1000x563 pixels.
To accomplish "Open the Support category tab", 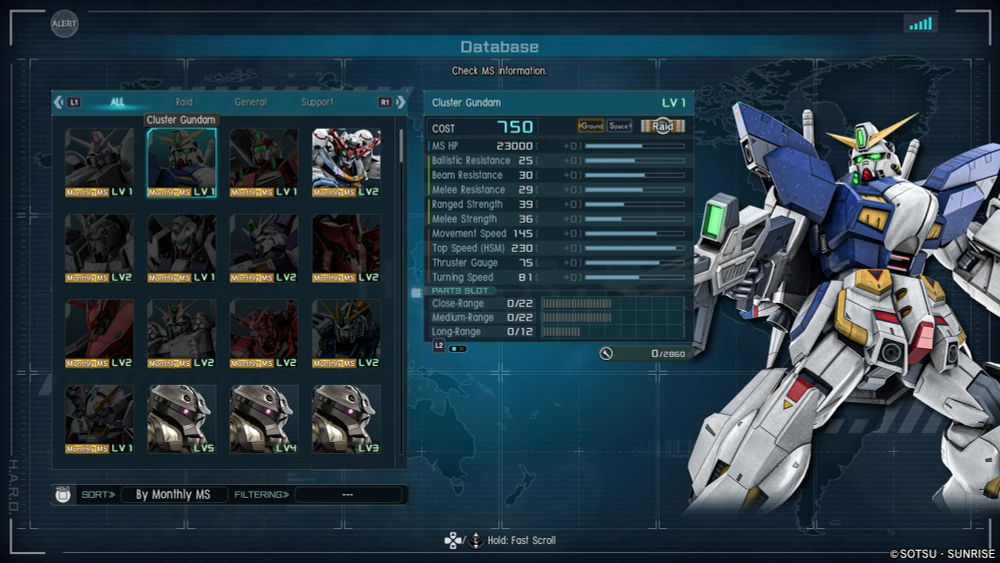I will click(317, 102).
